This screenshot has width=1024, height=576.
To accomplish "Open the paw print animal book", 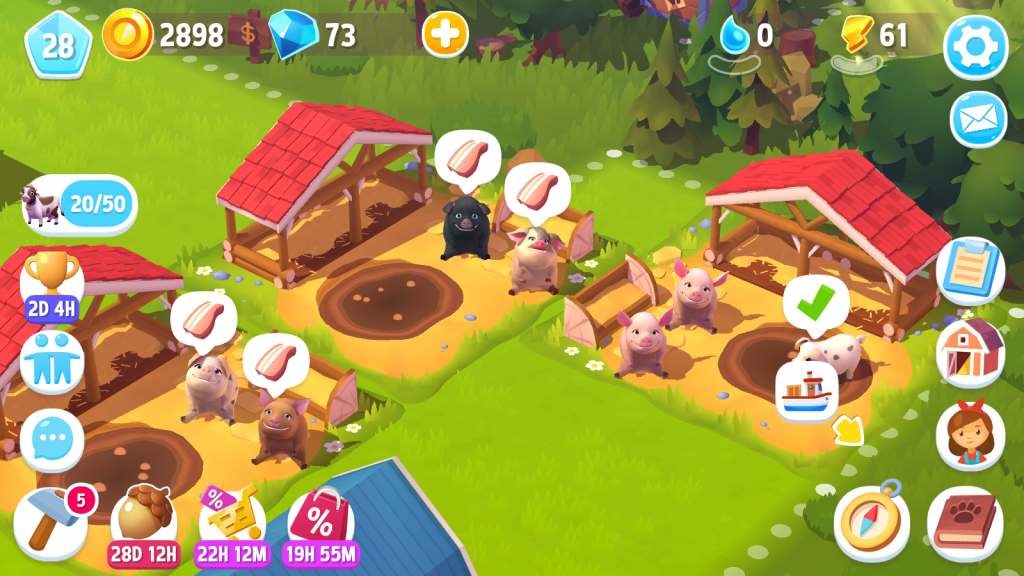I will [x=964, y=522].
